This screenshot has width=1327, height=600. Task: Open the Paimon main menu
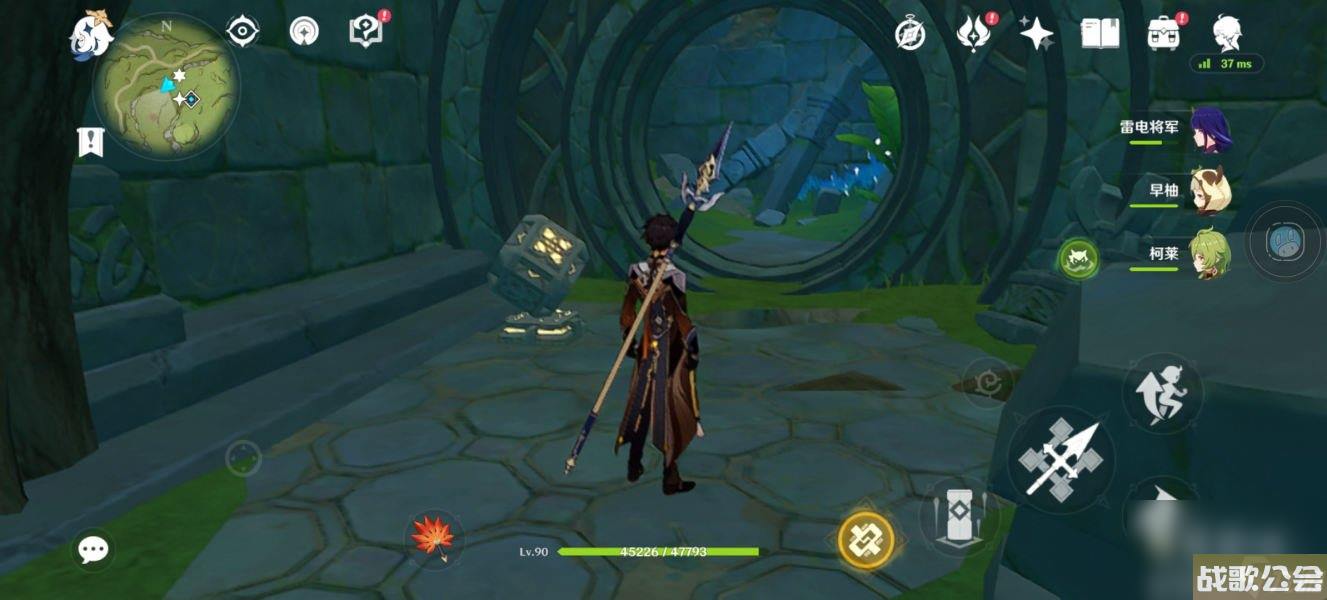click(90, 33)
